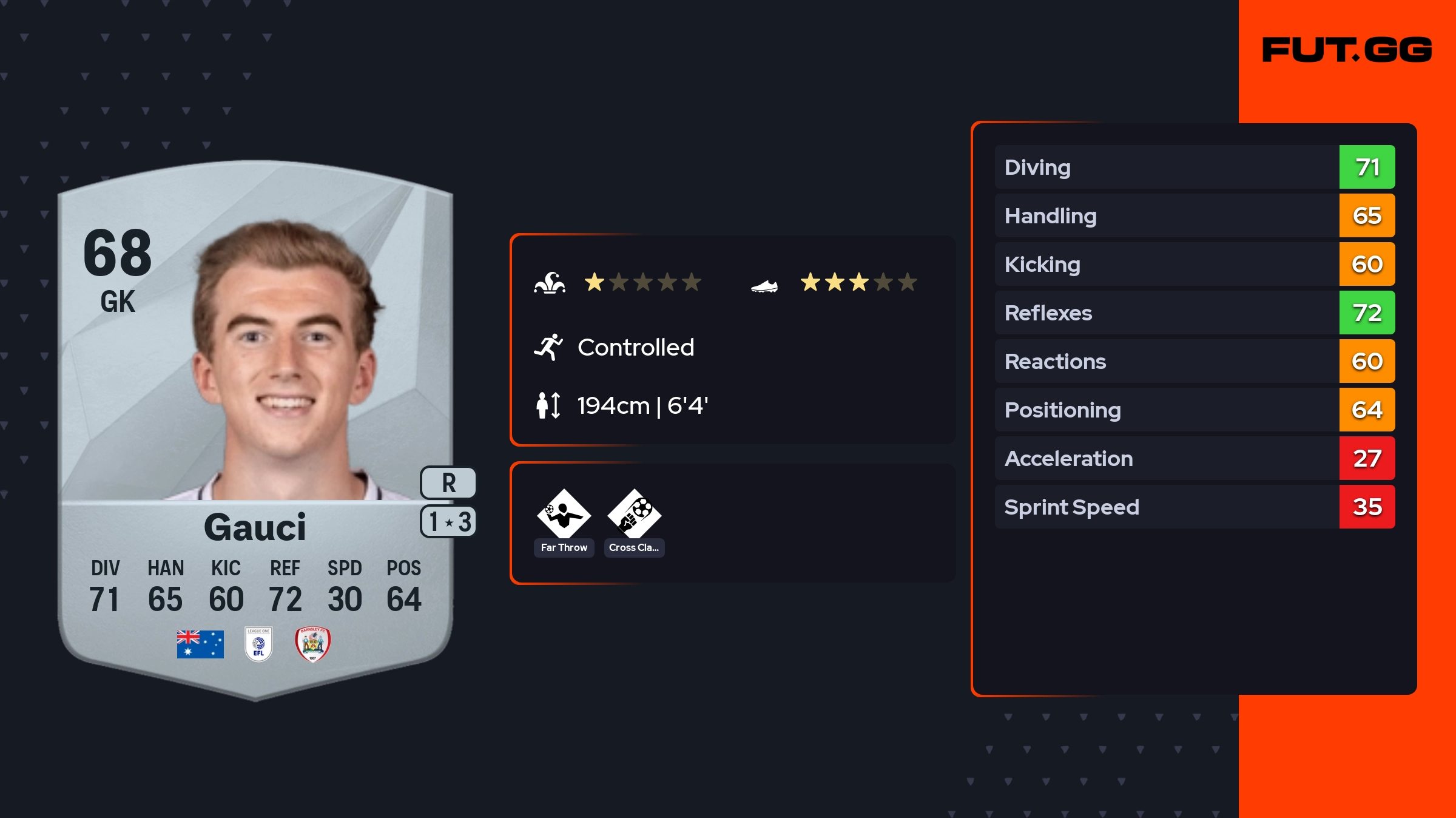
Task: Select the EFL League One badge
Action: [258, 644]
